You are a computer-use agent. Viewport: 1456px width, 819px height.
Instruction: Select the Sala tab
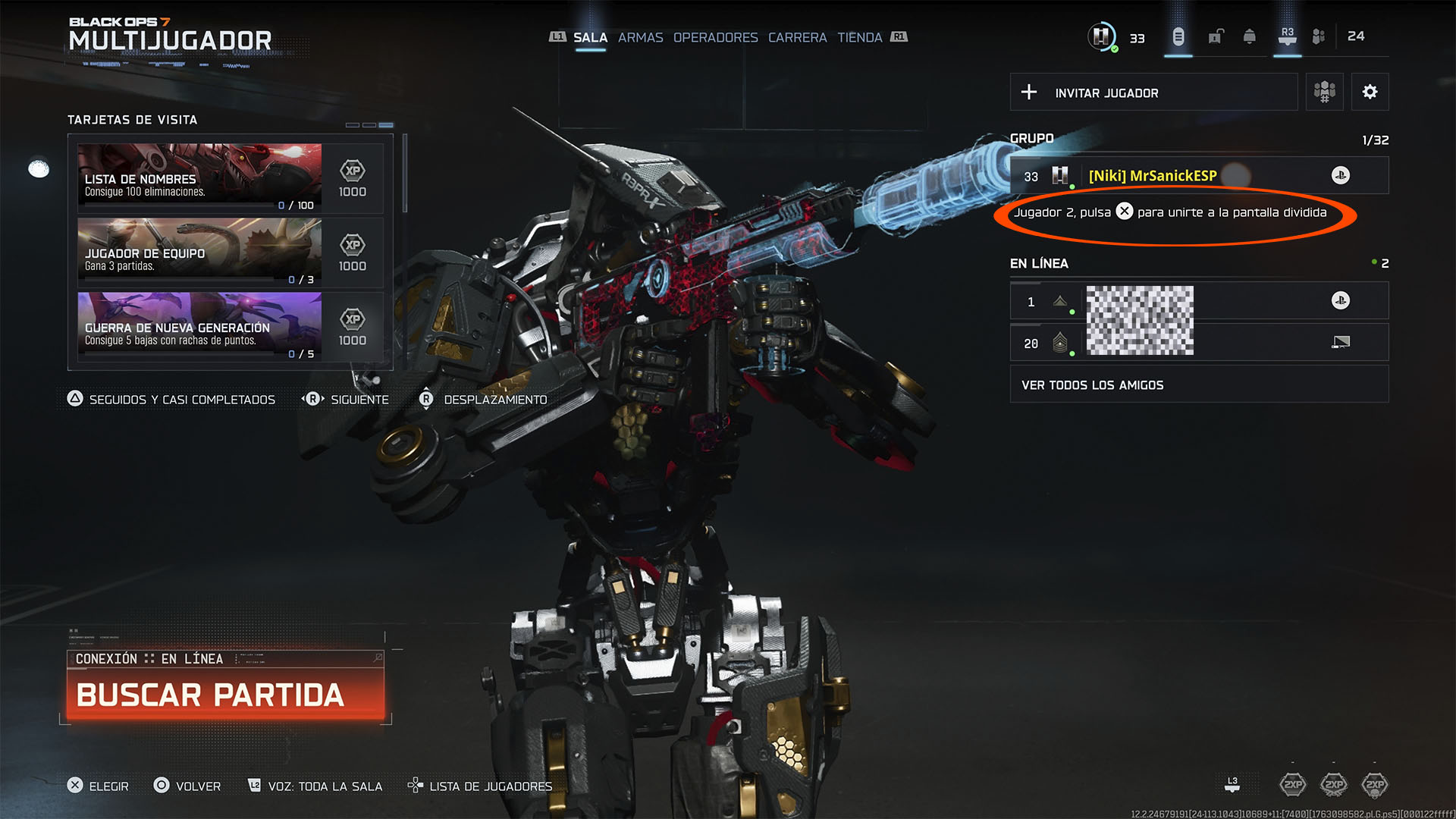click(590, 37)
